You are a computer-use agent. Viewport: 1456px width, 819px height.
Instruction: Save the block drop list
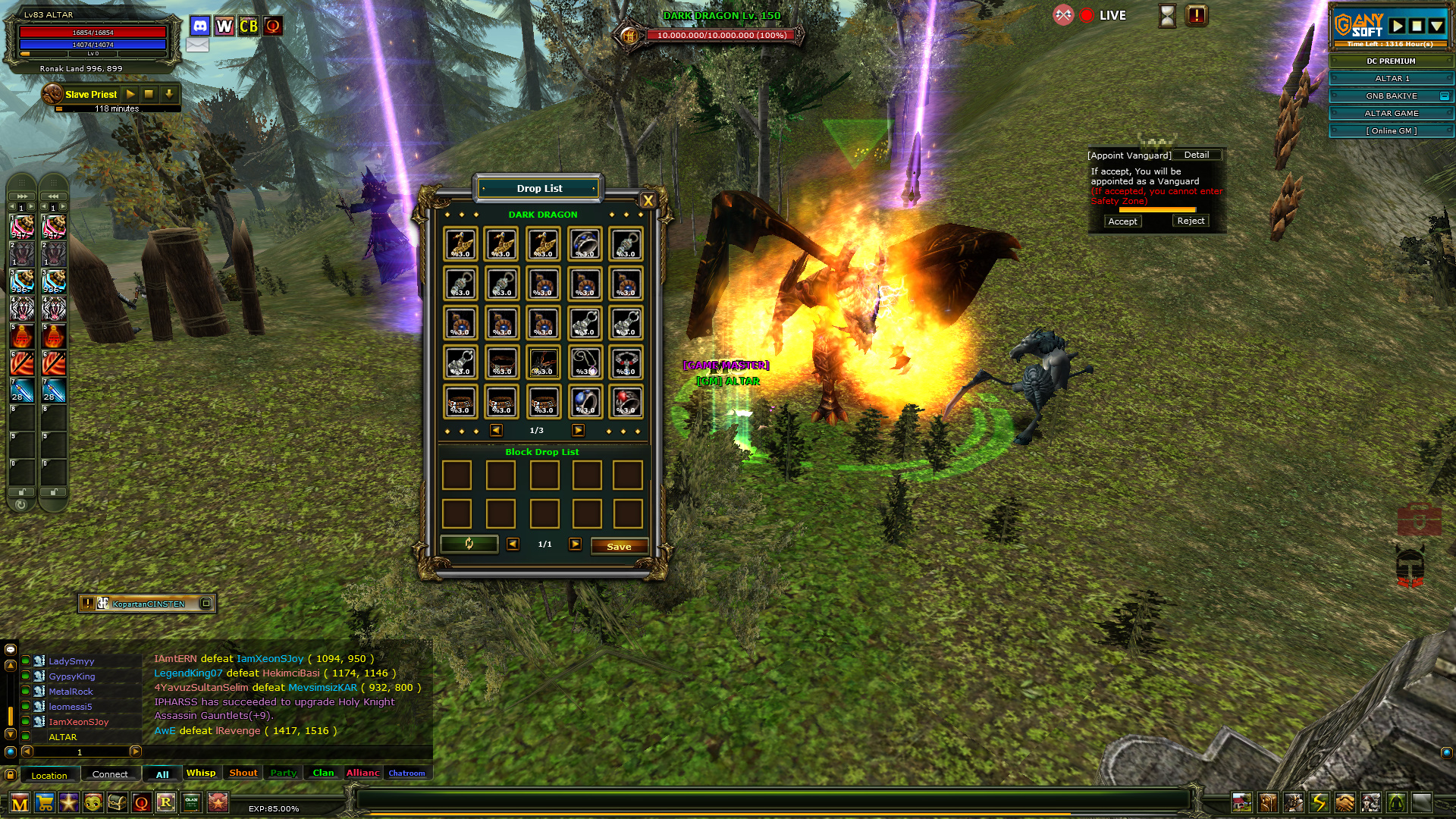(x=619, y=546)
